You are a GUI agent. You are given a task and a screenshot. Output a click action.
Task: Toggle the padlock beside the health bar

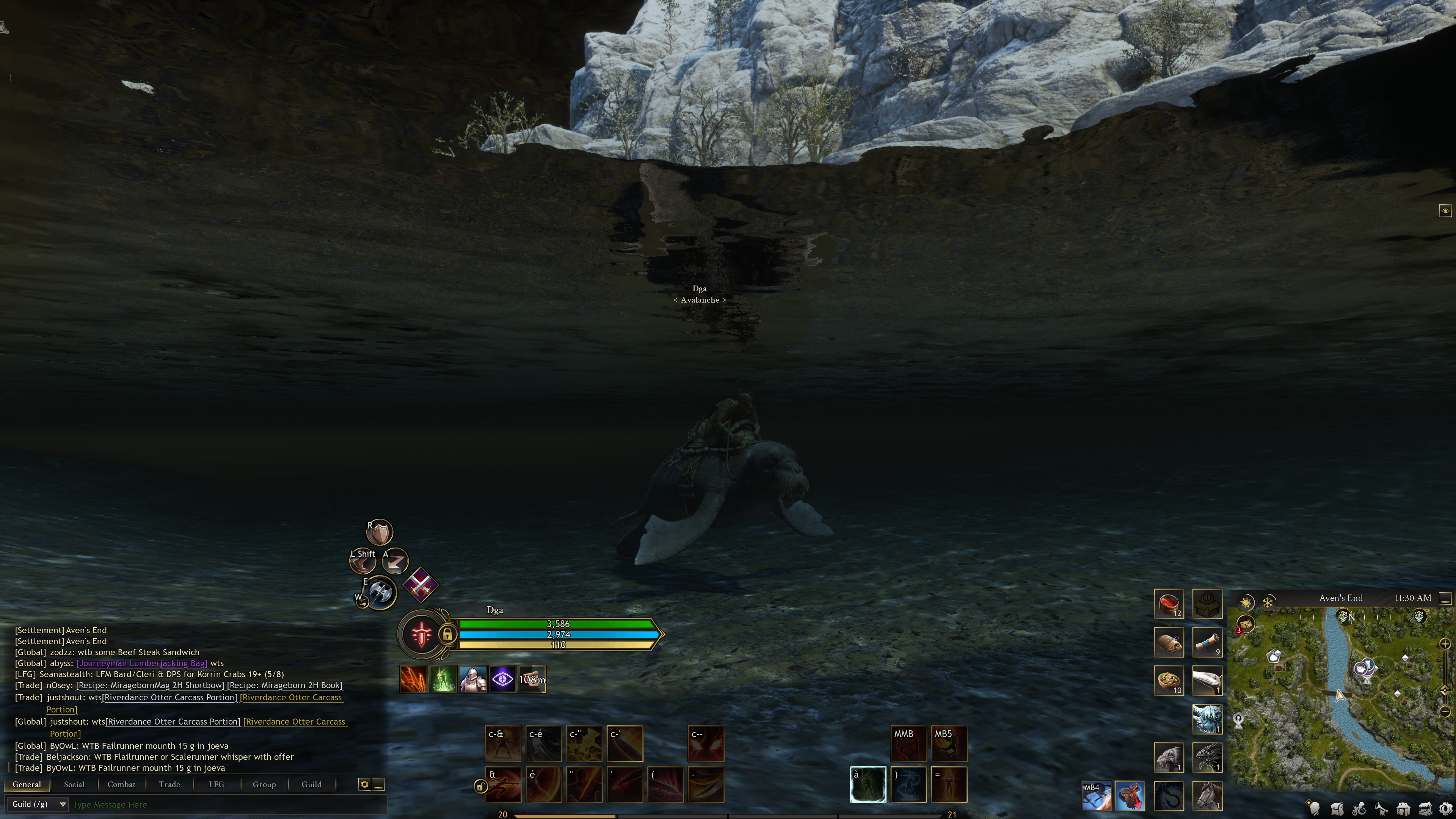[x=447, y=634]
